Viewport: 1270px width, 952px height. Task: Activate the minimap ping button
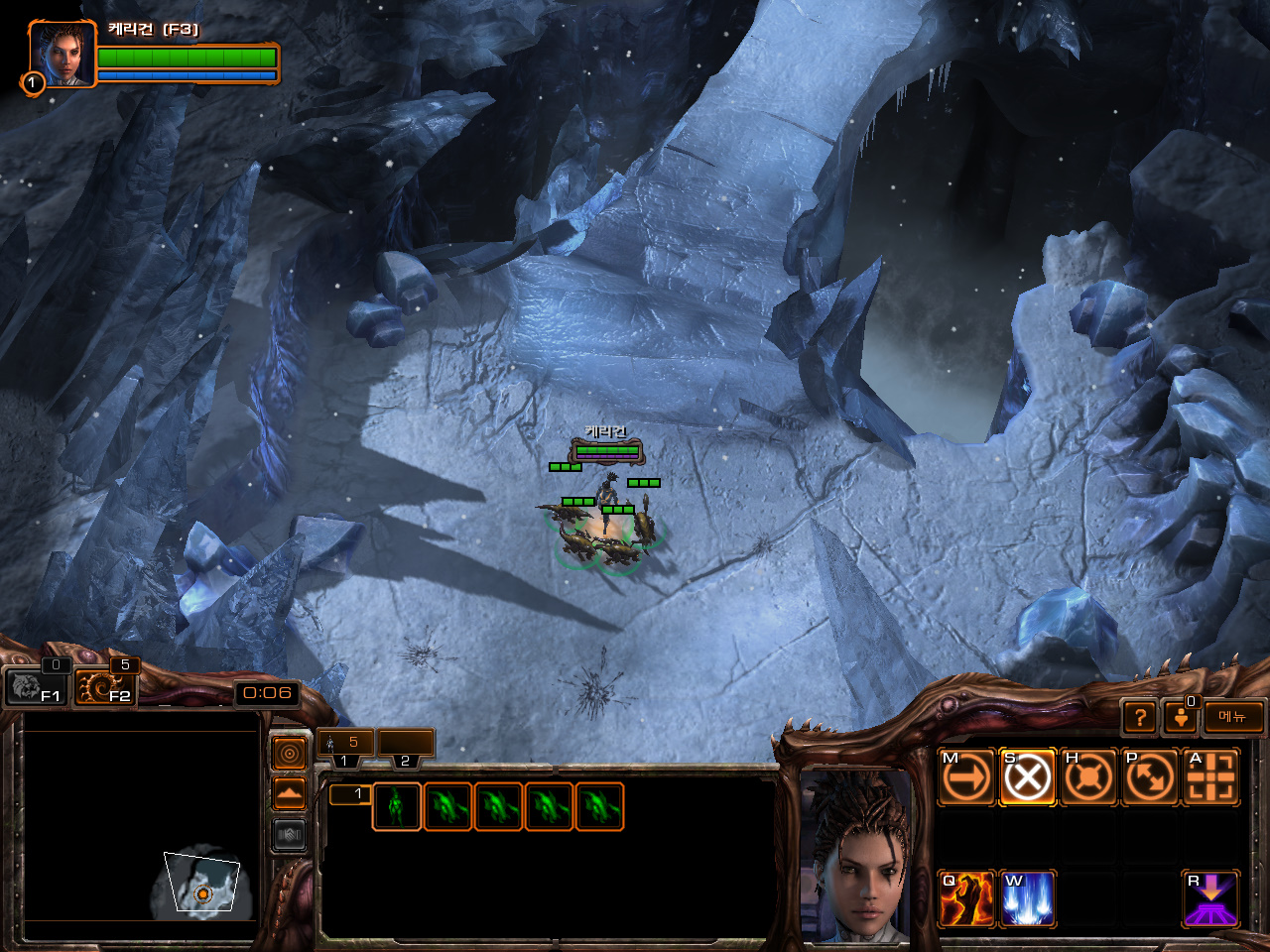point(289,754)
